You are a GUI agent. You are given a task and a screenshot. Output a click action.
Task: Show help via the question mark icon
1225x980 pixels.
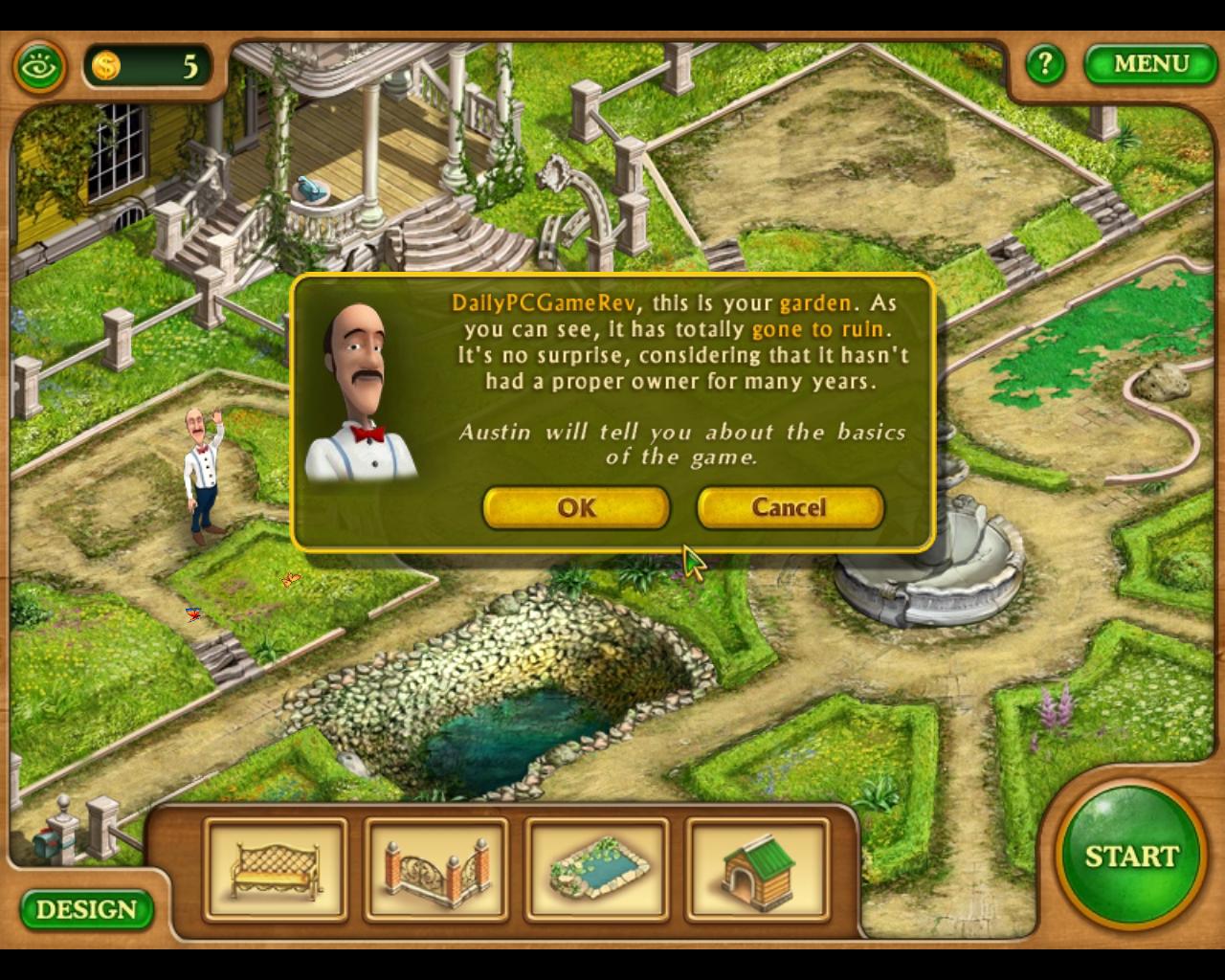[x=1044, y=64]
